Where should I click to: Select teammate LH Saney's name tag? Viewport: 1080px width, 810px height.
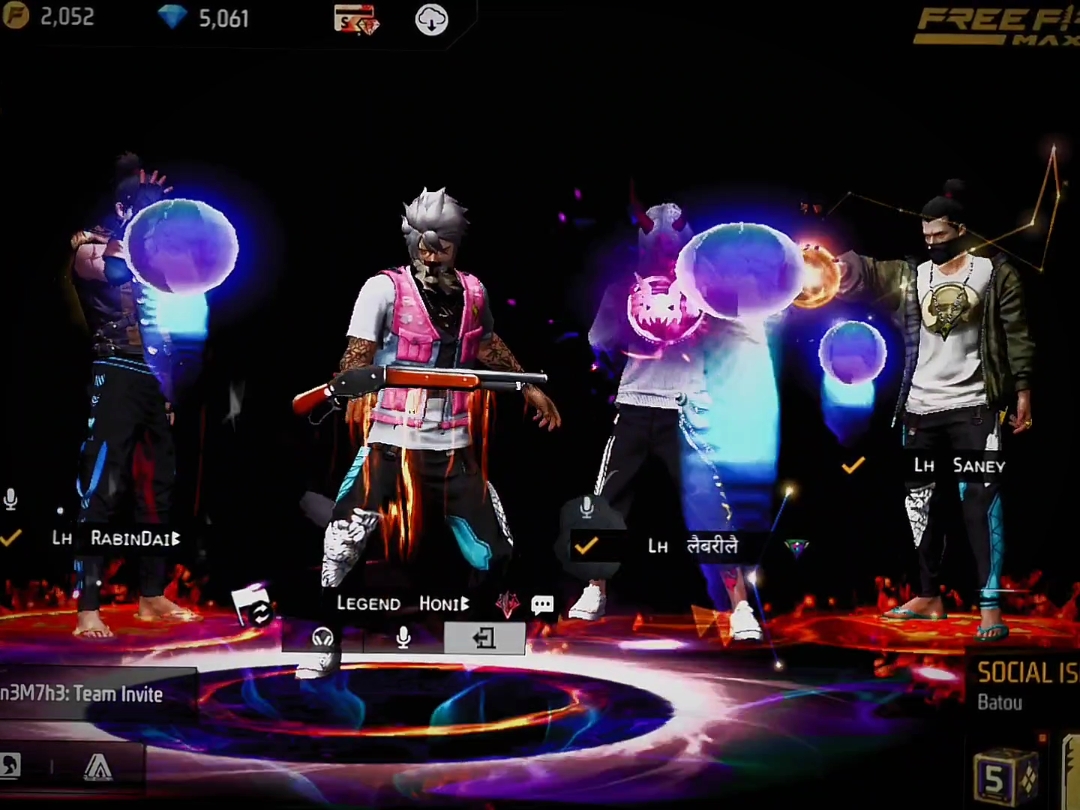(959, 465)
